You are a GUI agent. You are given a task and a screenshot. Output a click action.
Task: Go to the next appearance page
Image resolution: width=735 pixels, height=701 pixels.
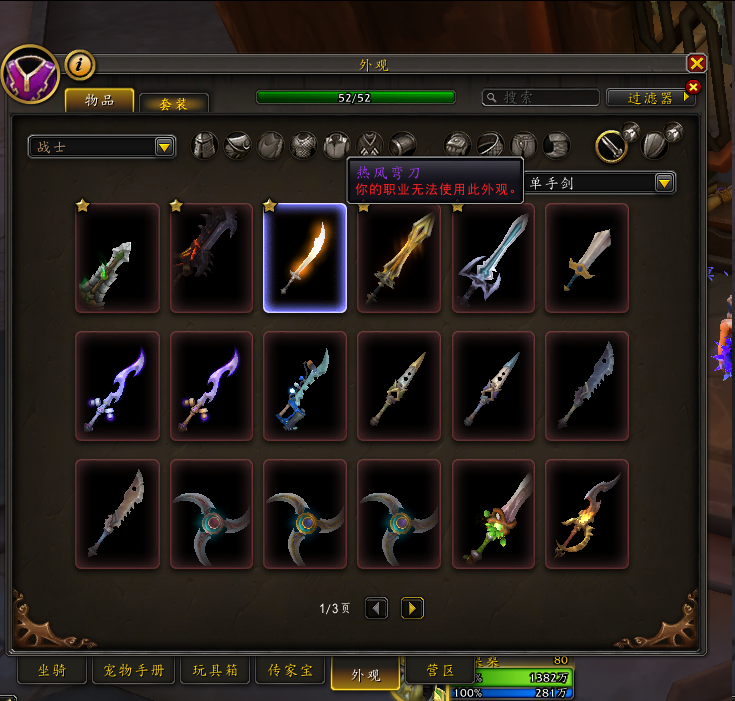(x=412, y=607)
